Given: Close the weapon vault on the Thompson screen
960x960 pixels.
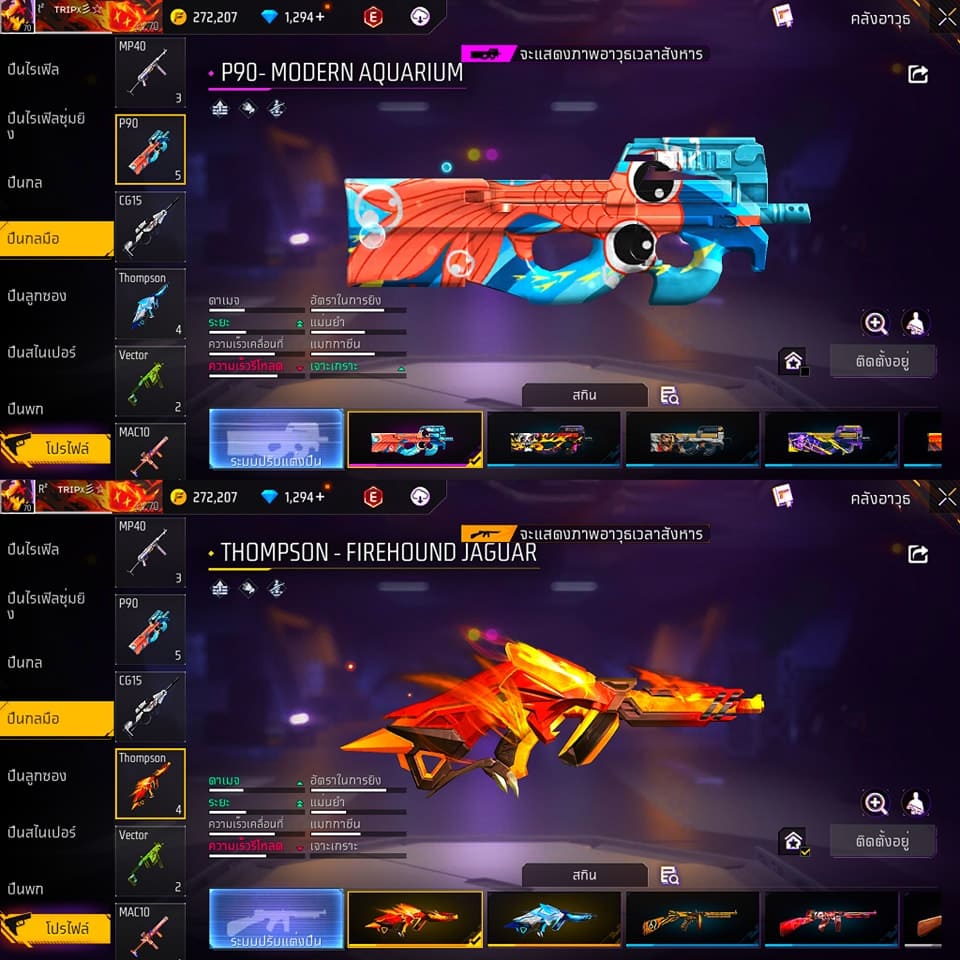Looking at the screenshot, I should tap(946, 497).
